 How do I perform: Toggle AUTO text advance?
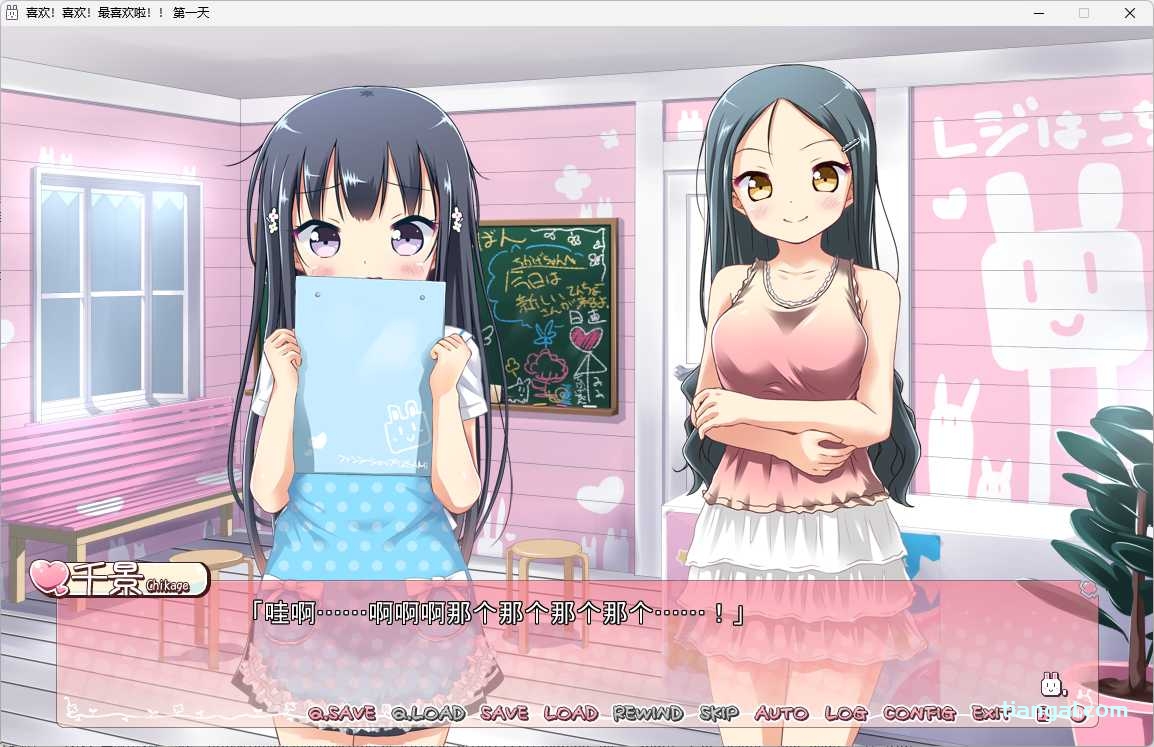[781, 713]
